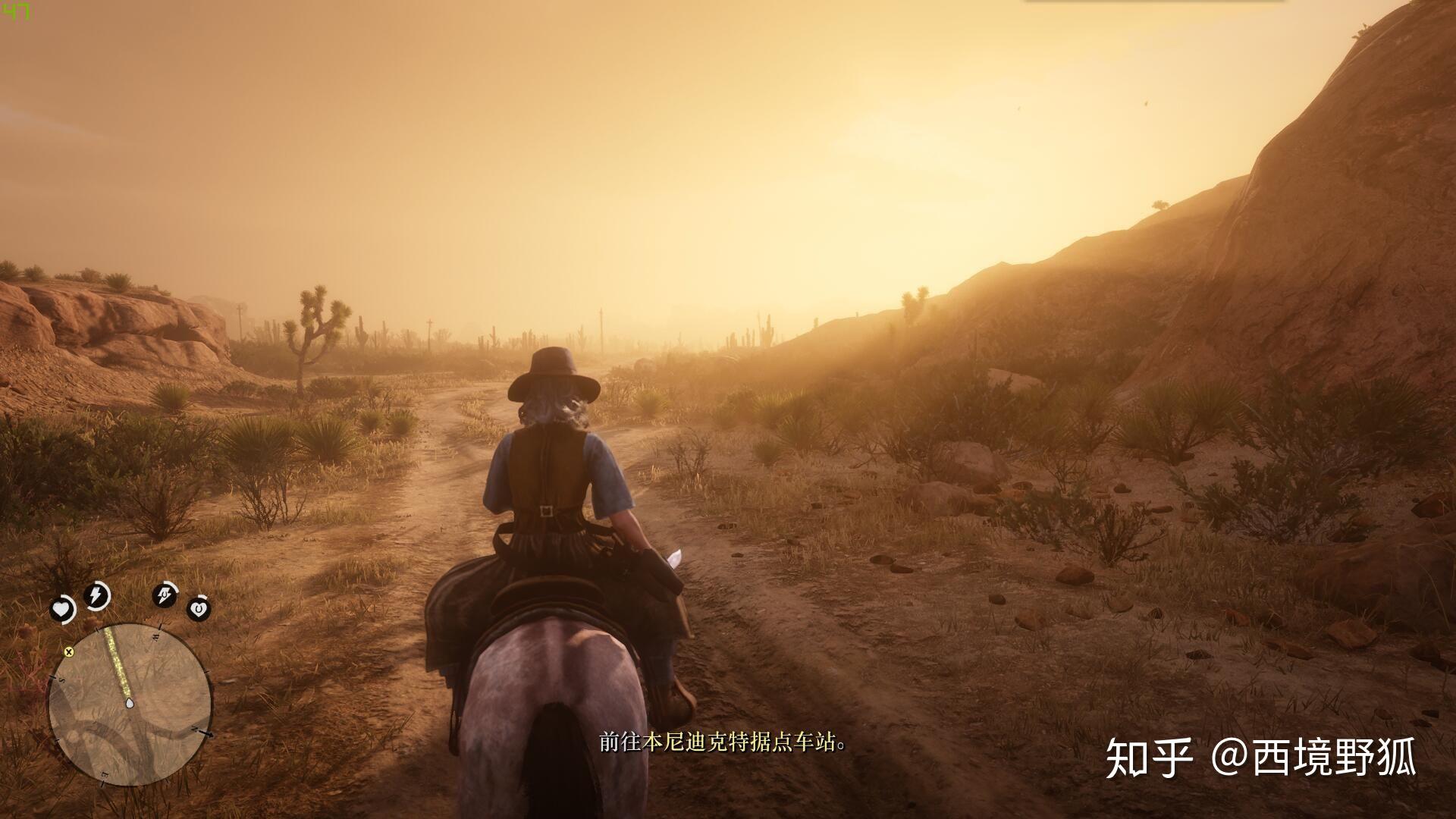Click the heart health core icon
Screen dimensions: 1456x819
pos(62,608)
